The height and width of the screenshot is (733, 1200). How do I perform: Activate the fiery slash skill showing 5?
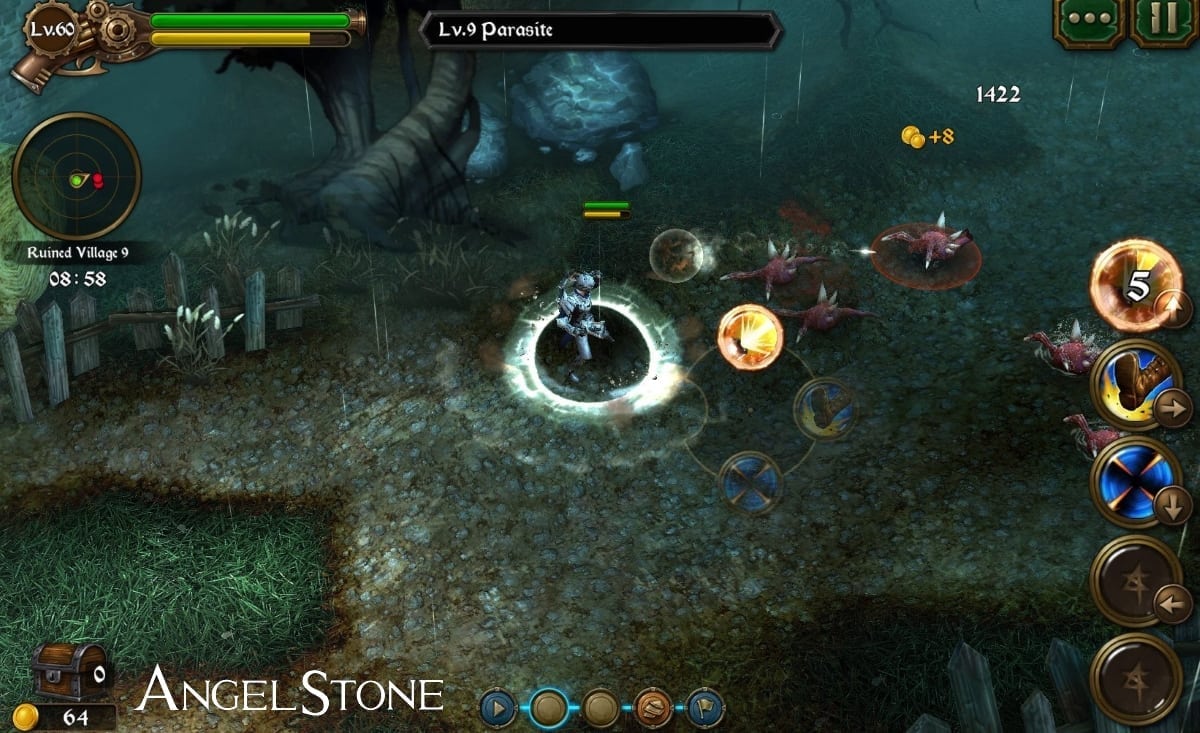[x=1135, y=284]
